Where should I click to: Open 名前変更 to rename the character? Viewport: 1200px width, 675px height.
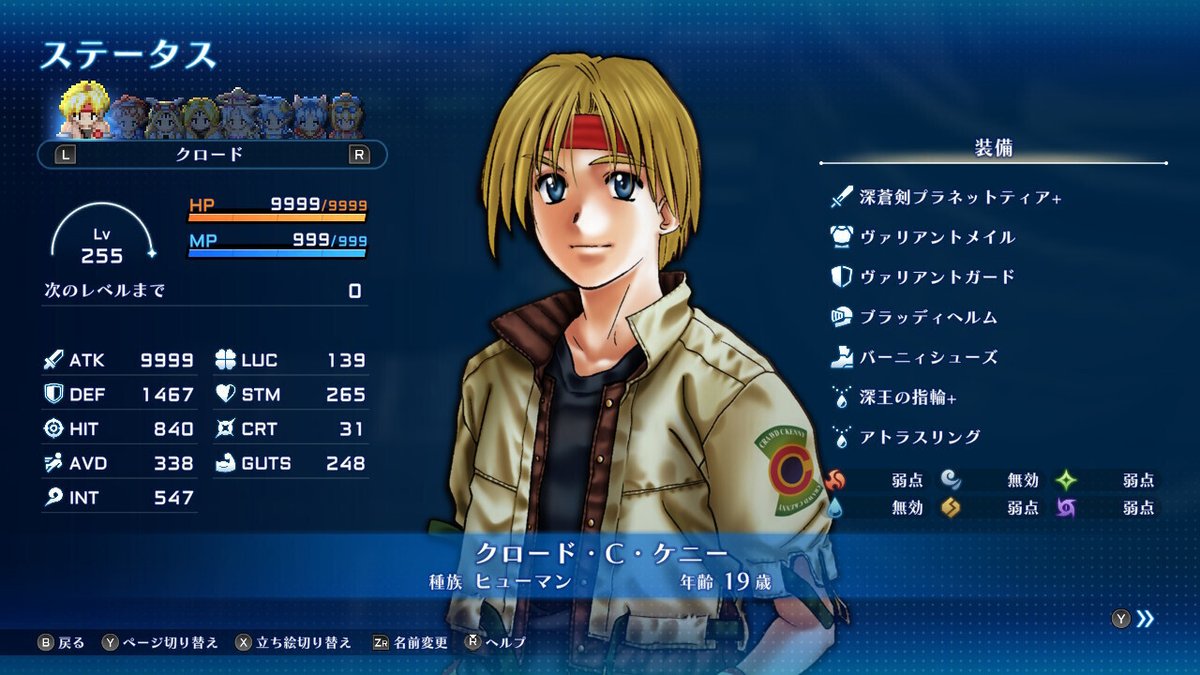(x=410, y=642)
